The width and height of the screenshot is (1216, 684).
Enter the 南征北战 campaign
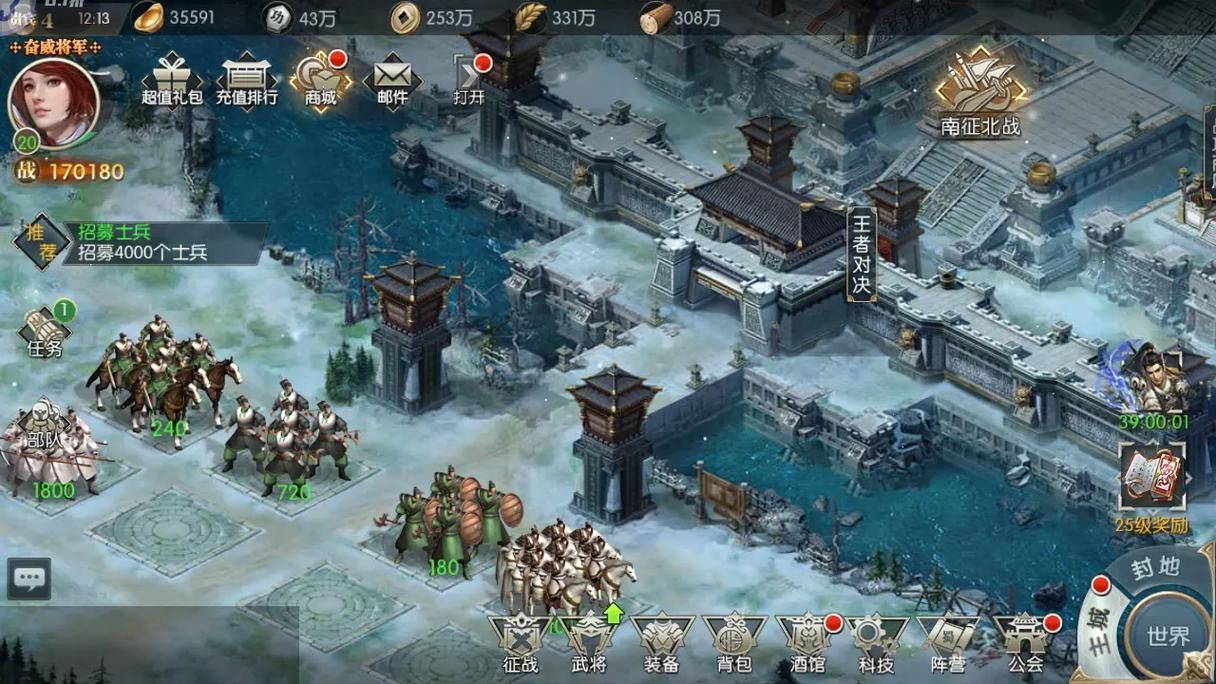coord(980,97)
